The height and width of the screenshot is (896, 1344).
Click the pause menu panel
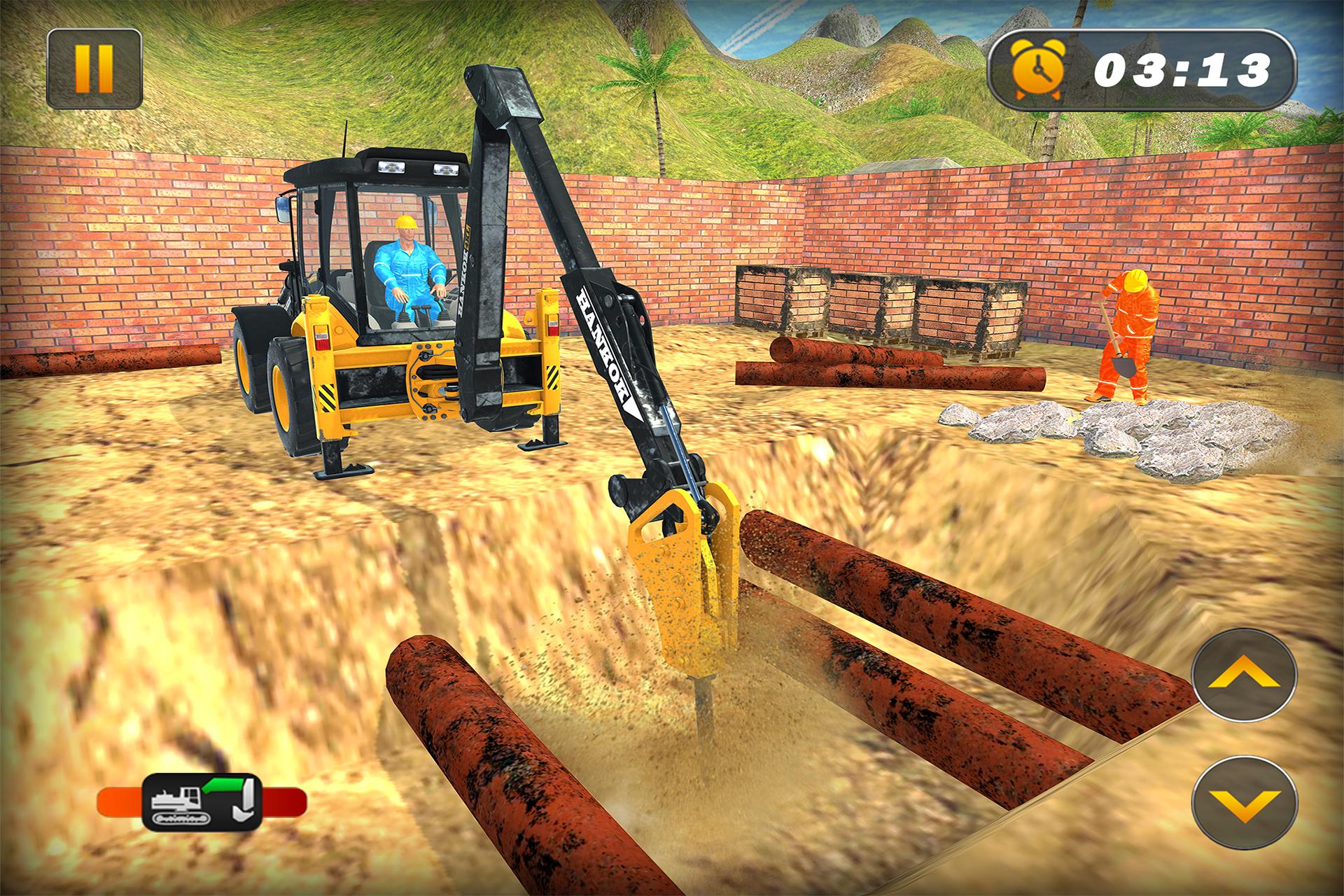pyautogui.click(x=94, y=66)
